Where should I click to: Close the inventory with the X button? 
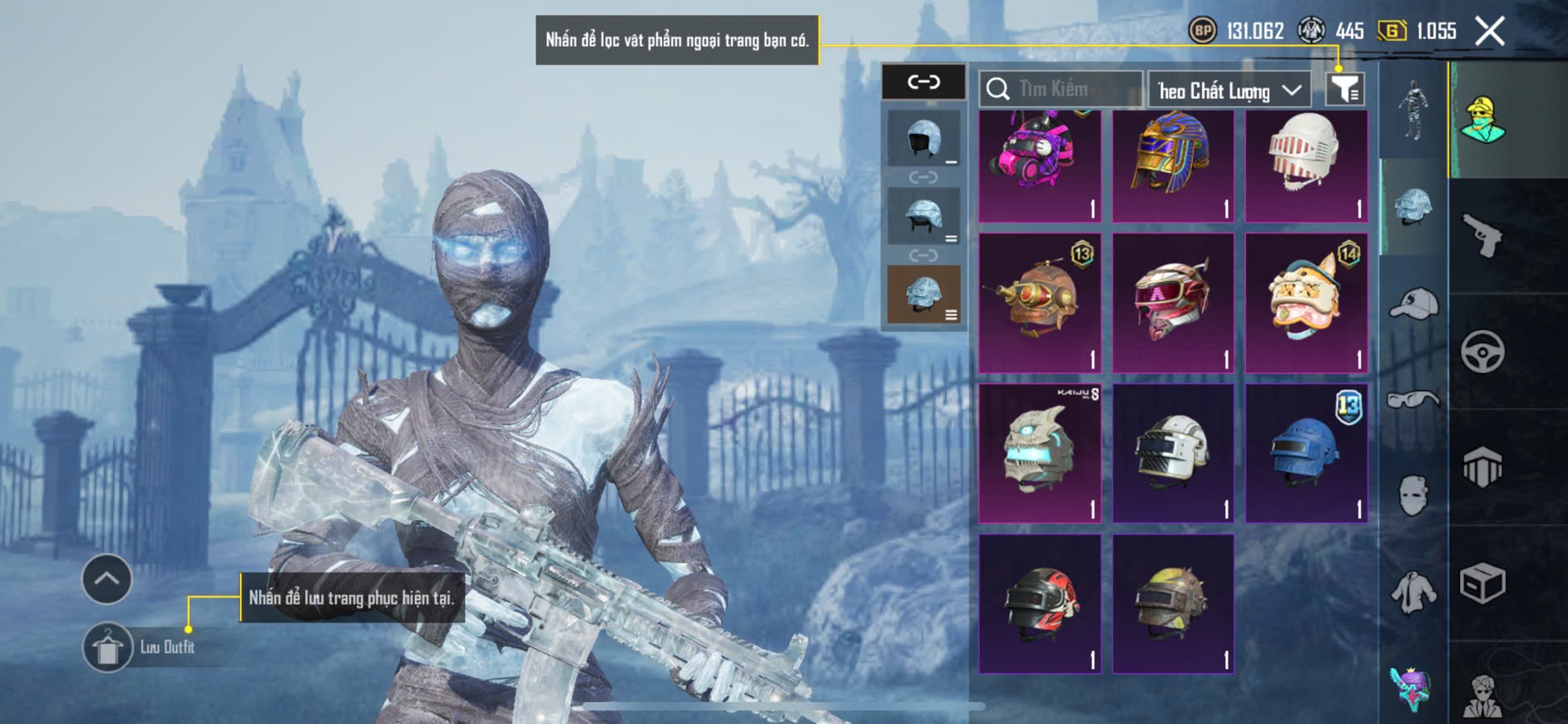coord(1489,32)
